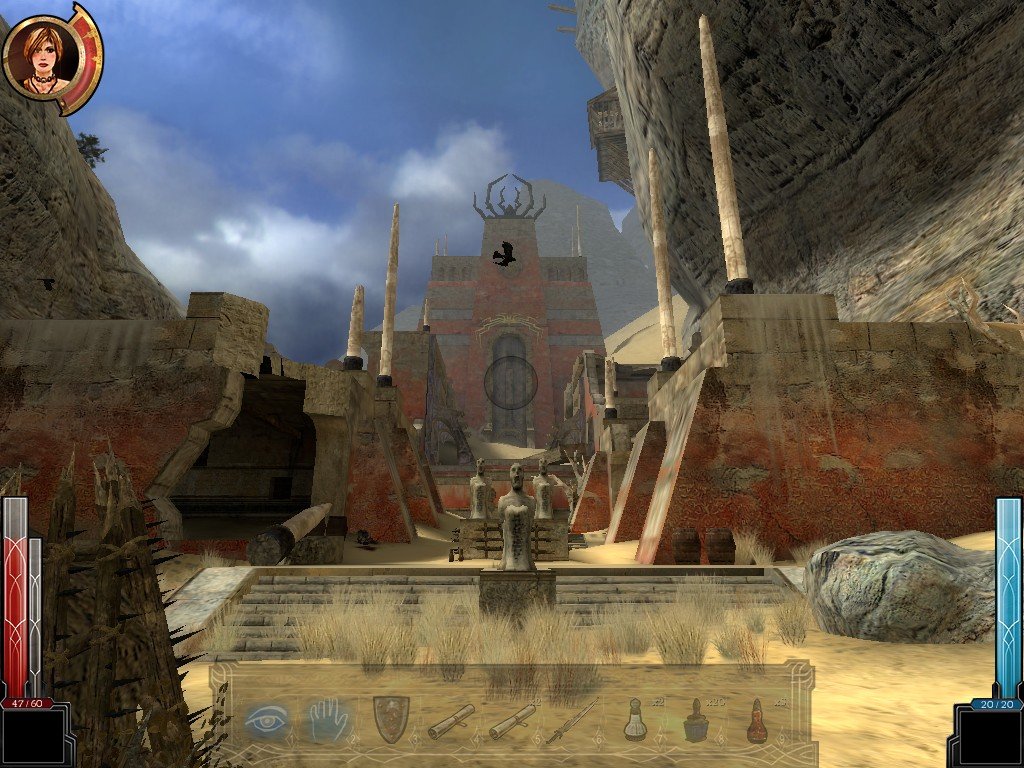Use the stacked scroll in hotbar slot 5
Screen dimensions: 1024x768
click(x=511, y=720)
